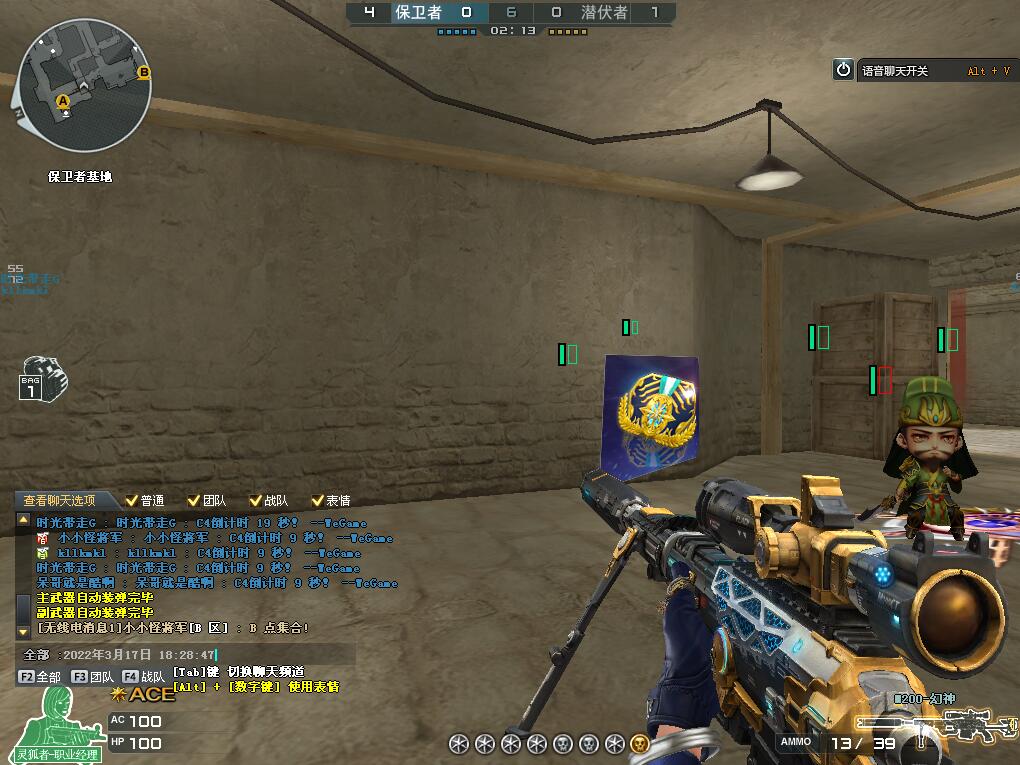This screenshot has width=1020, height=765.
Task: Switch chat channel to 战队
Action: tap(145, 677)
